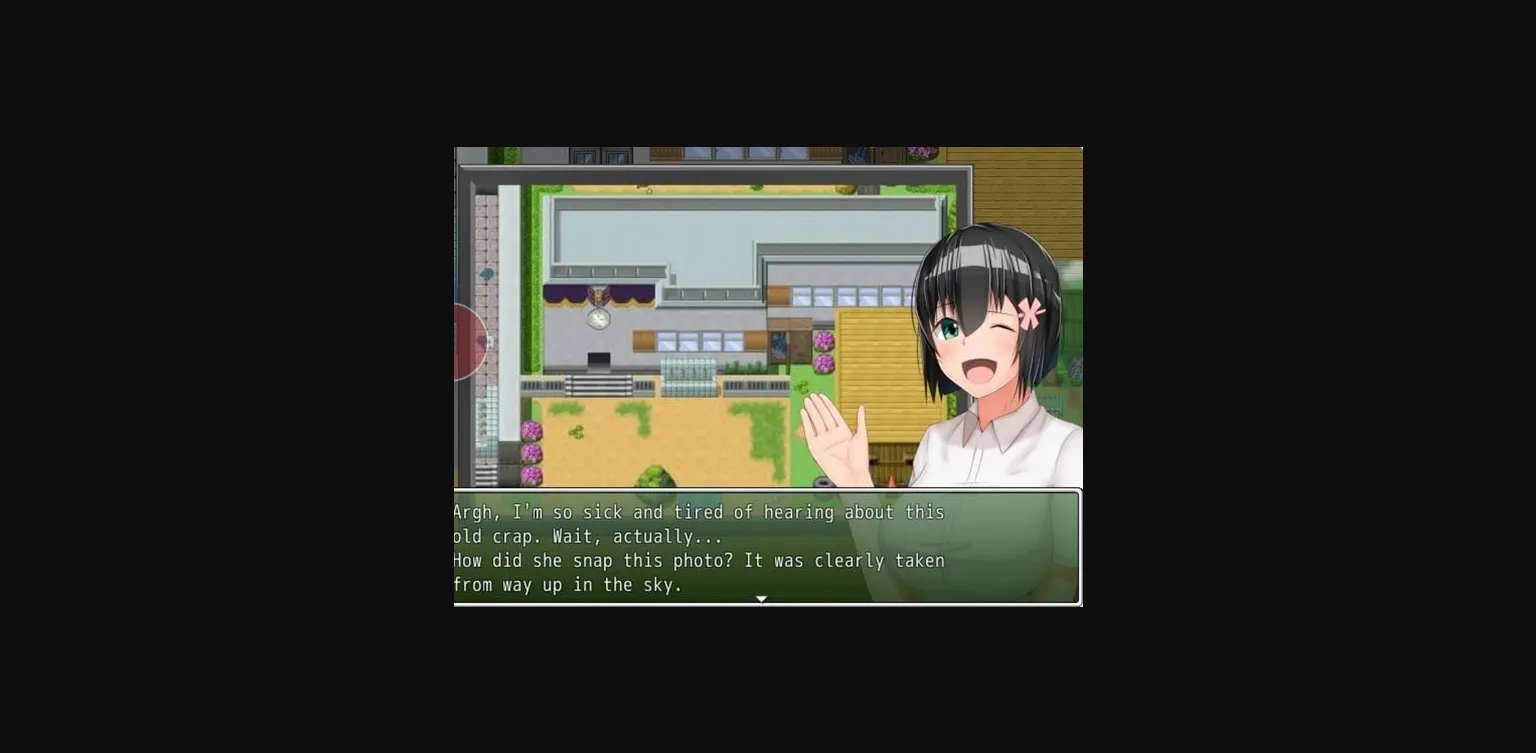Click the striped crosswalk tiles near the entrance
Viewport: 1536px width, 753px height.
tap(597, 383)
